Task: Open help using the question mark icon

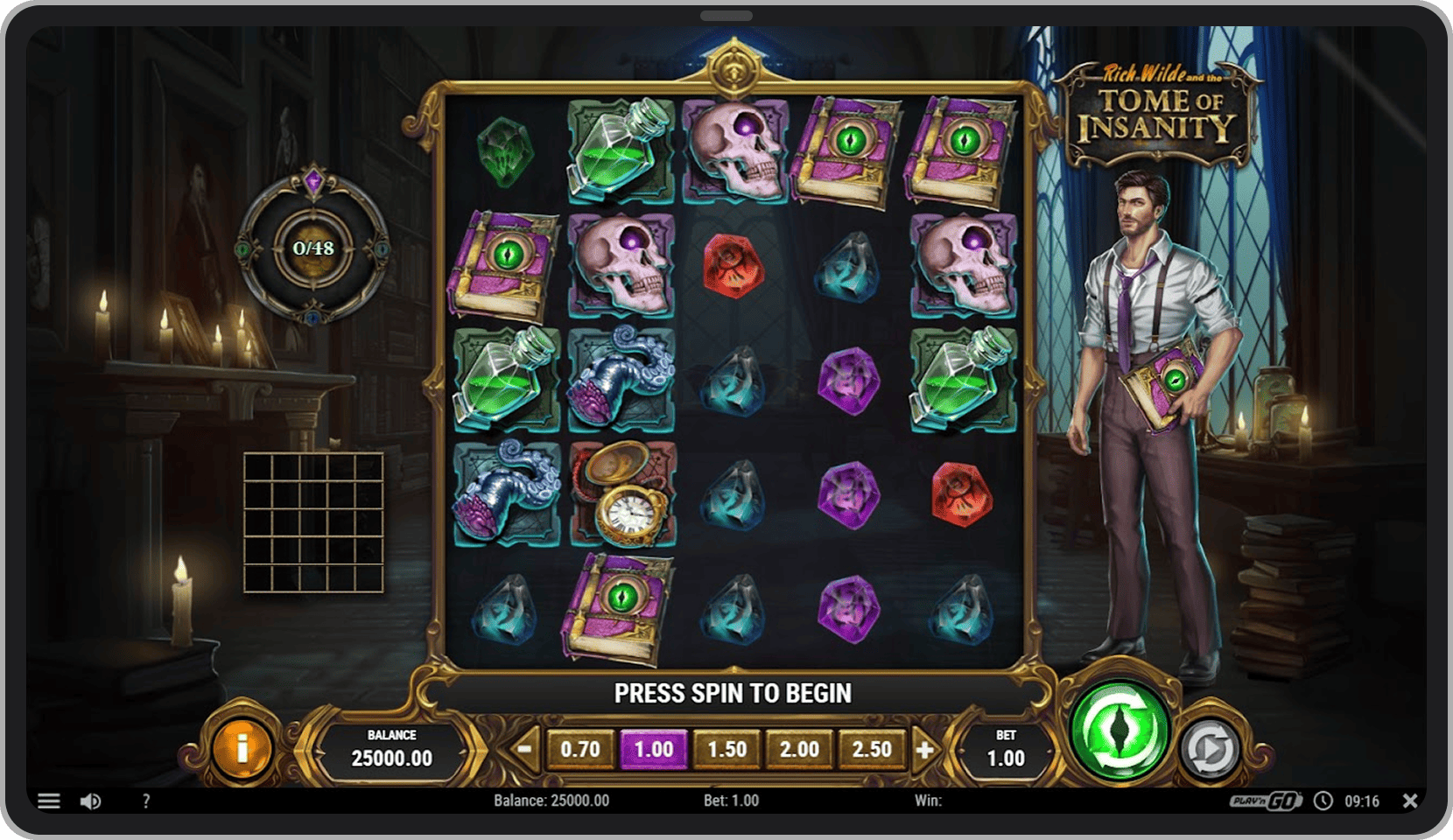Action: [x=145, y=801]
